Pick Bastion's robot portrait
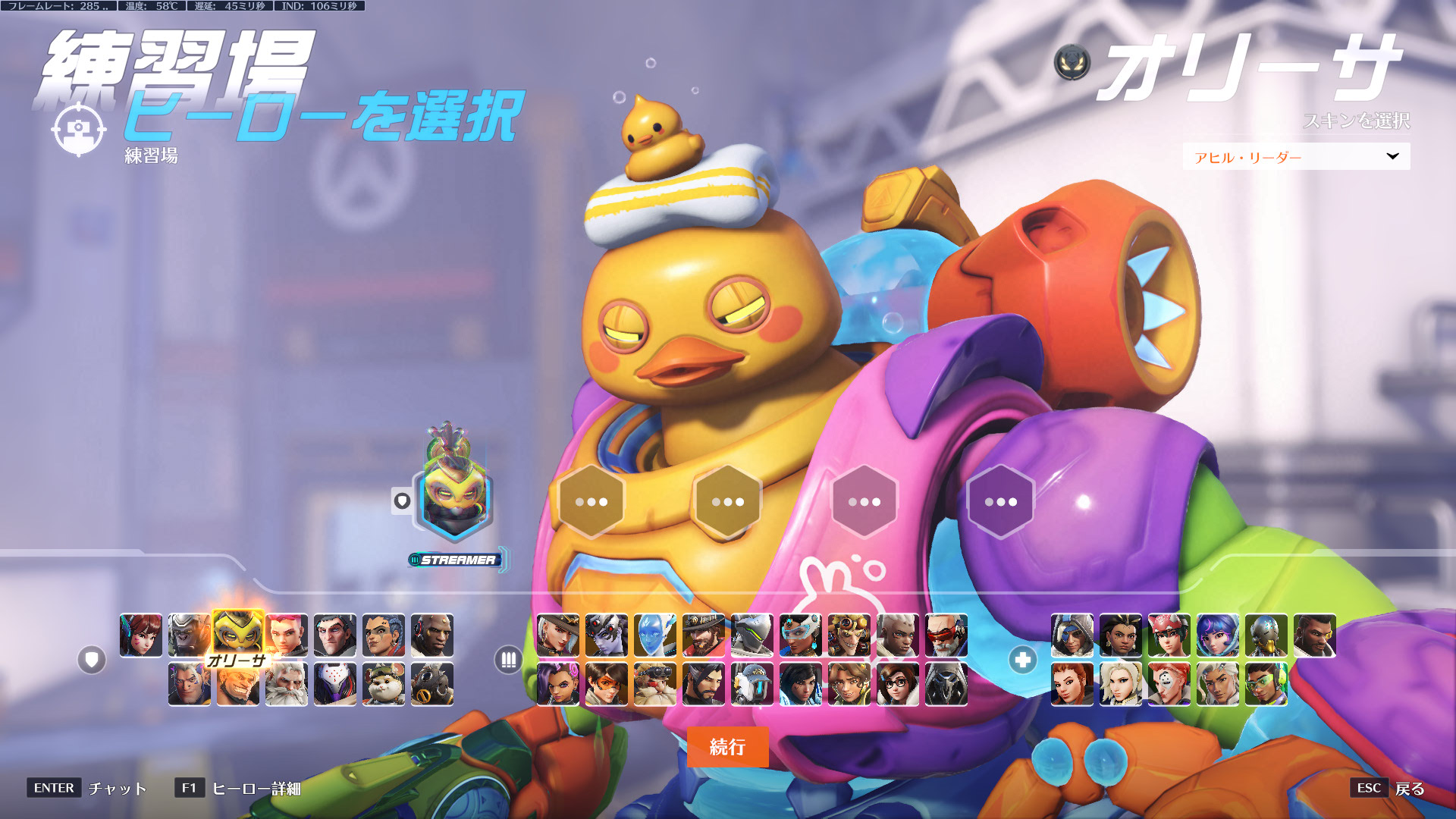The width and height of the screenshot is (1456, 819). [752, 684]
